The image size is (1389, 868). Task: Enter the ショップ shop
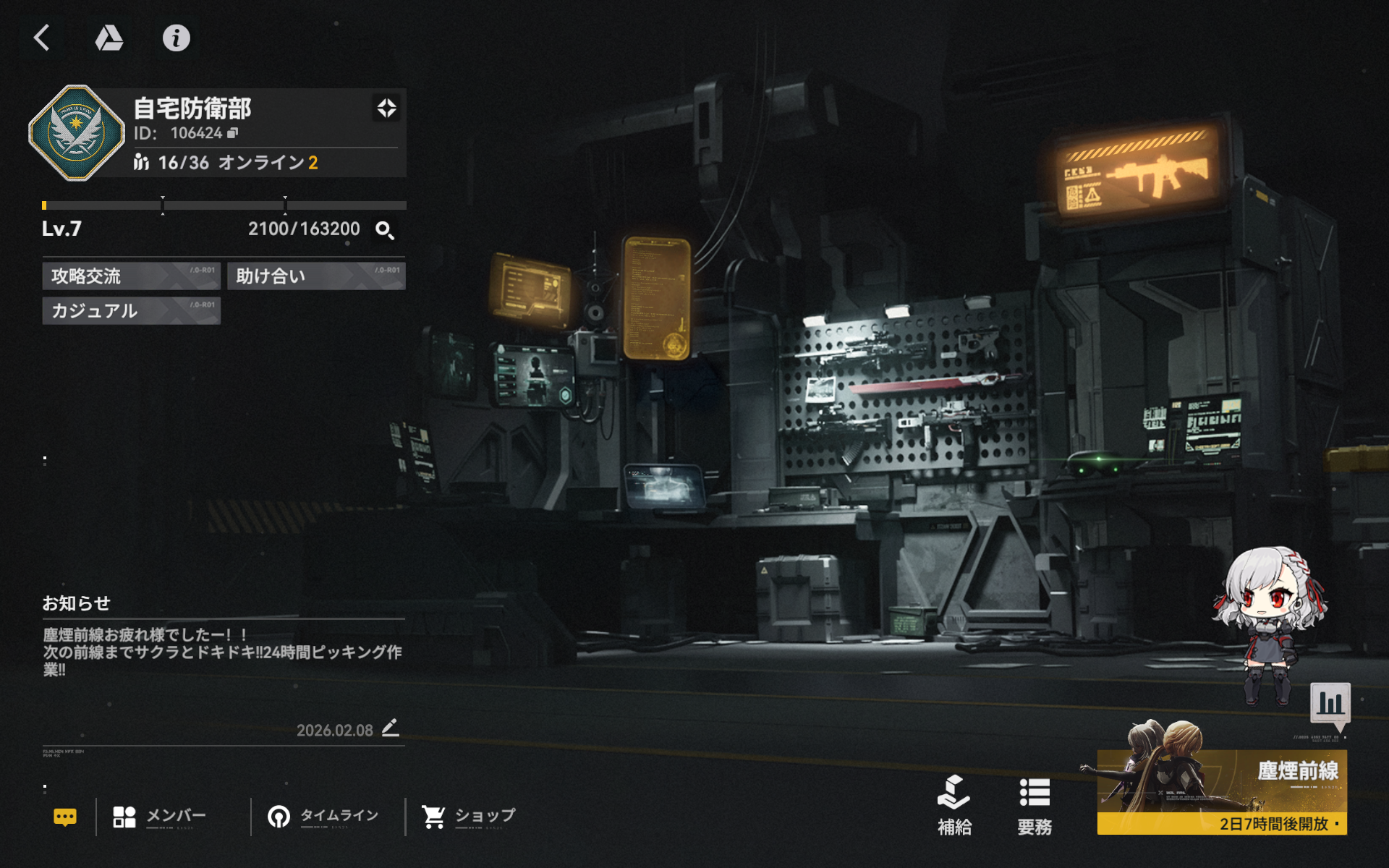470,817
